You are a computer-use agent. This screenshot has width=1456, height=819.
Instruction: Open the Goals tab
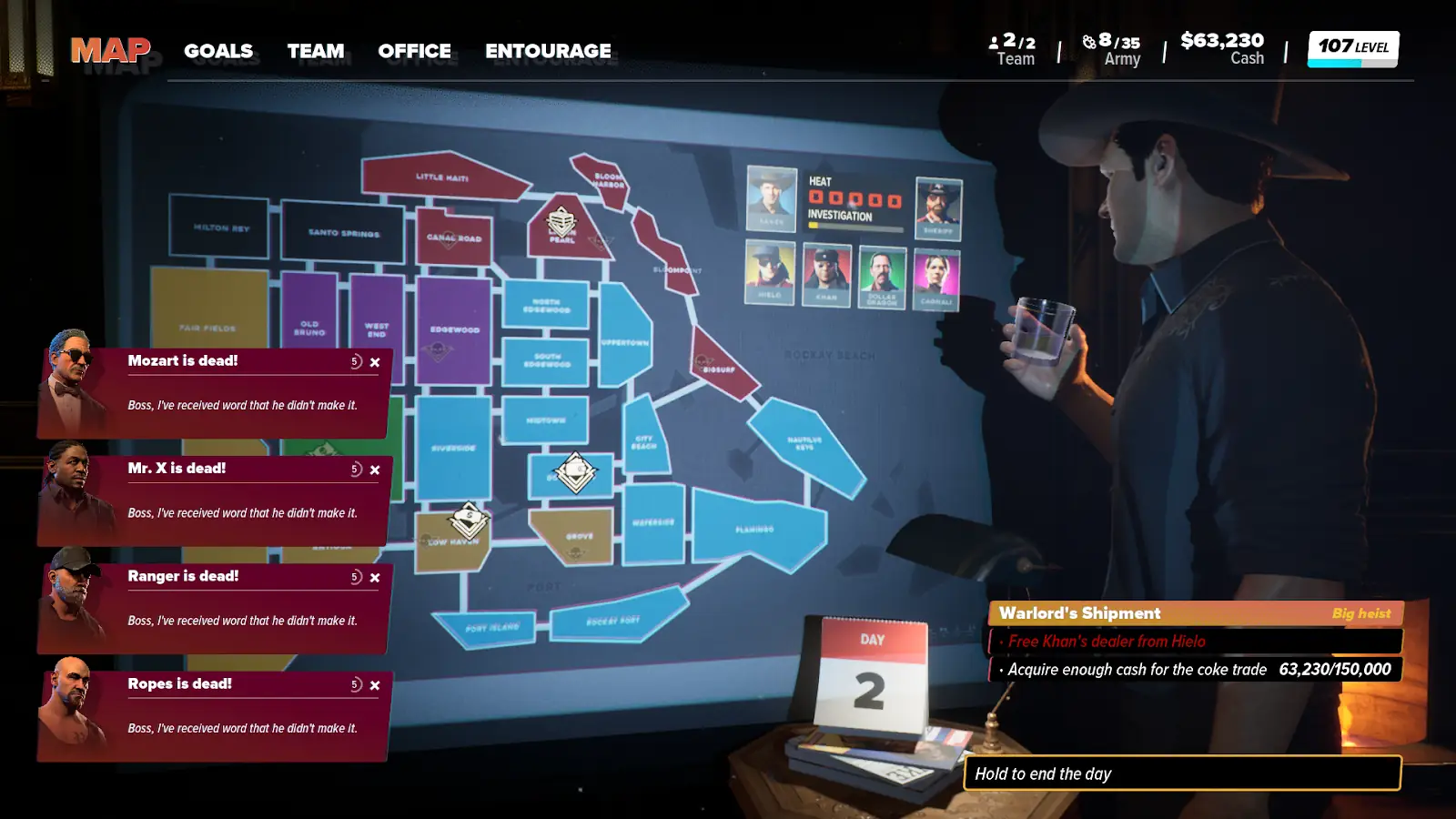pos(218,51)
